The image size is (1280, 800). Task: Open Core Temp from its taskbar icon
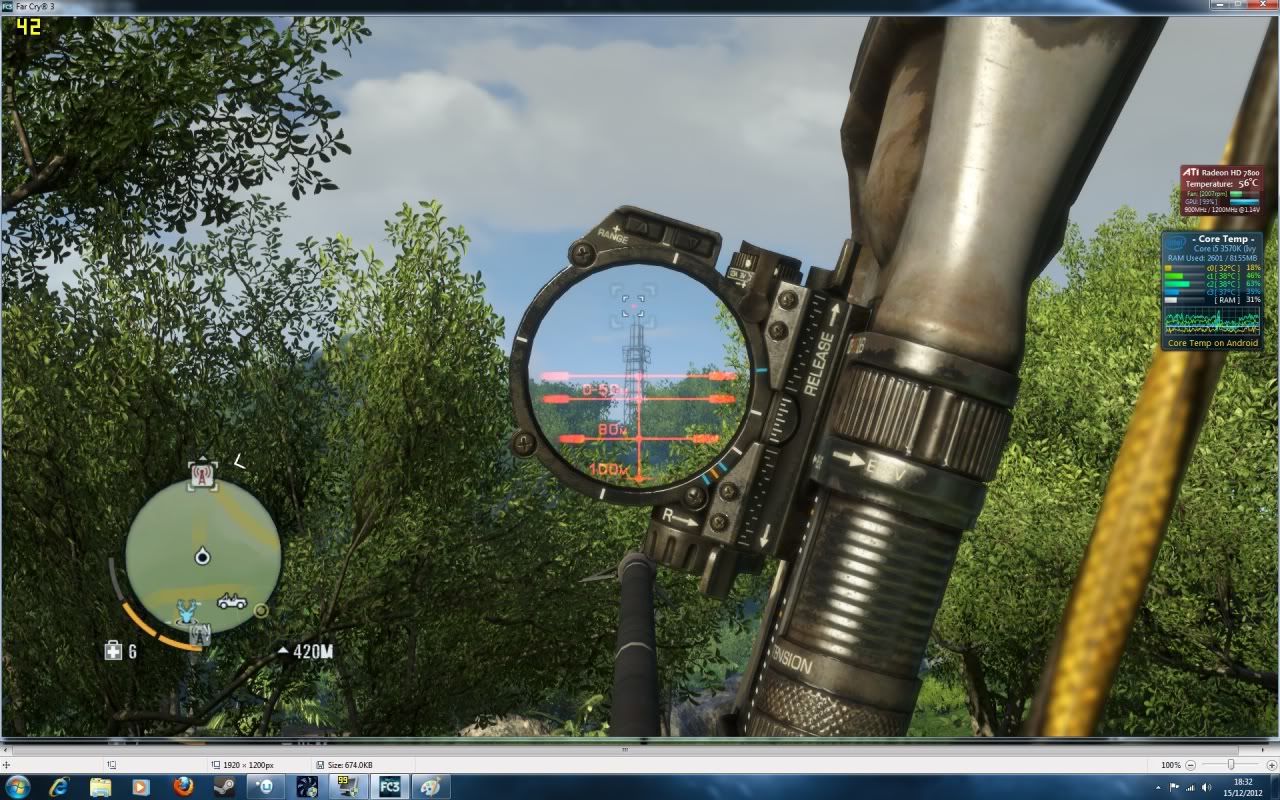(x=347, y=787)
